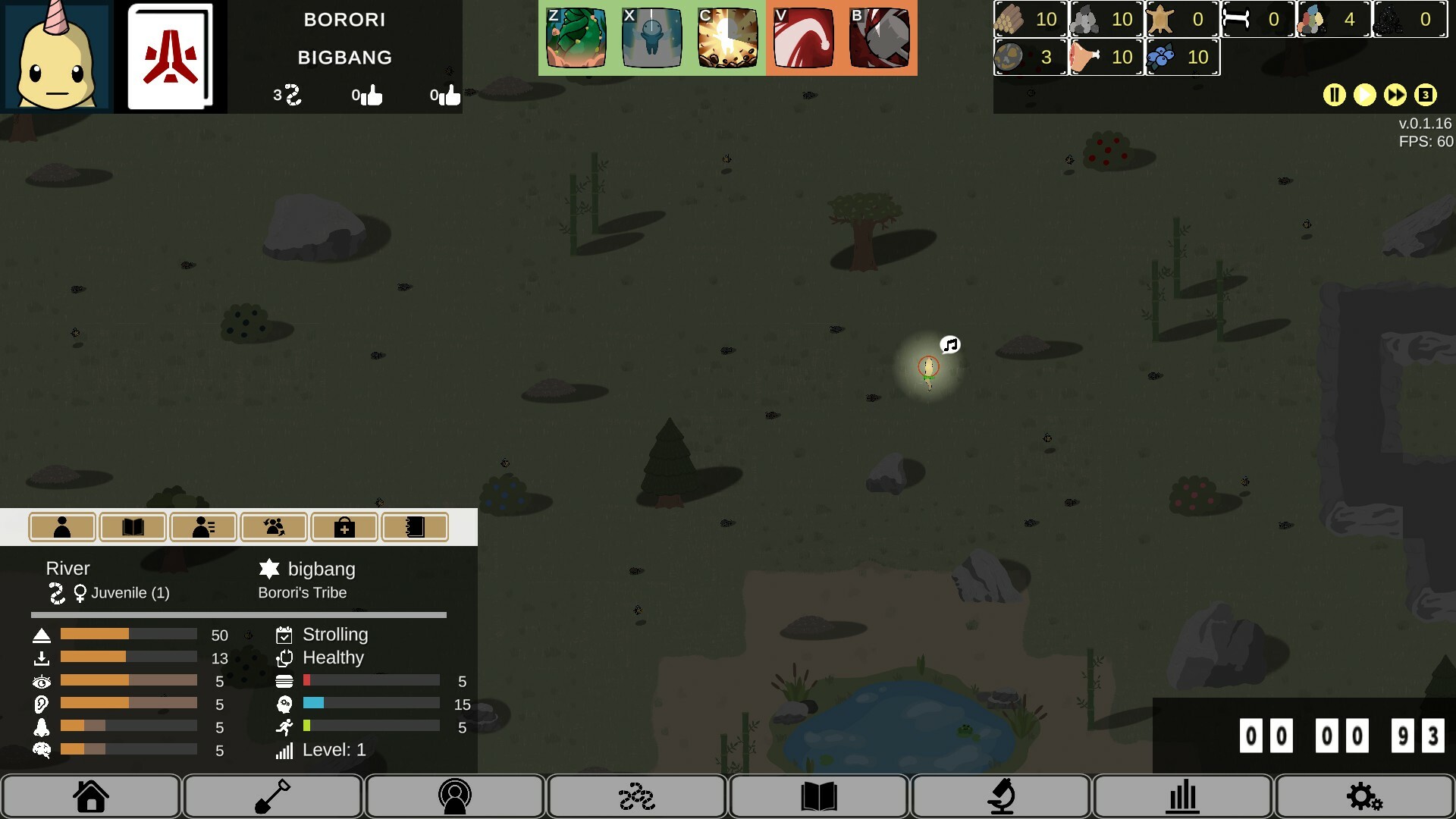View the statistics bar chart panel
The height and width of the screenshot is (819, 1456).
coord(1181,796)
